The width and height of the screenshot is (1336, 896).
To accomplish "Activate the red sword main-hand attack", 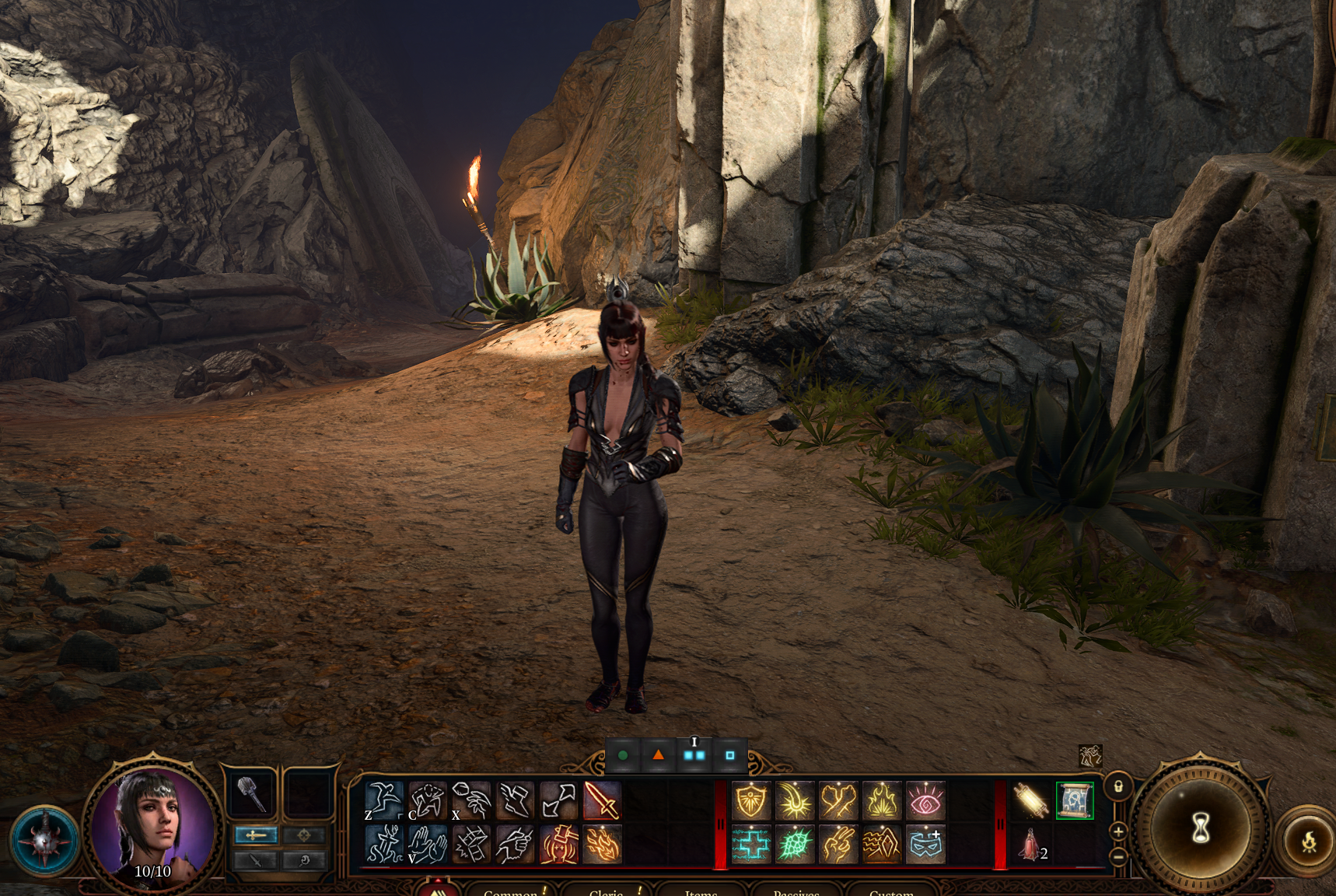I will click(x=602, y=800).
